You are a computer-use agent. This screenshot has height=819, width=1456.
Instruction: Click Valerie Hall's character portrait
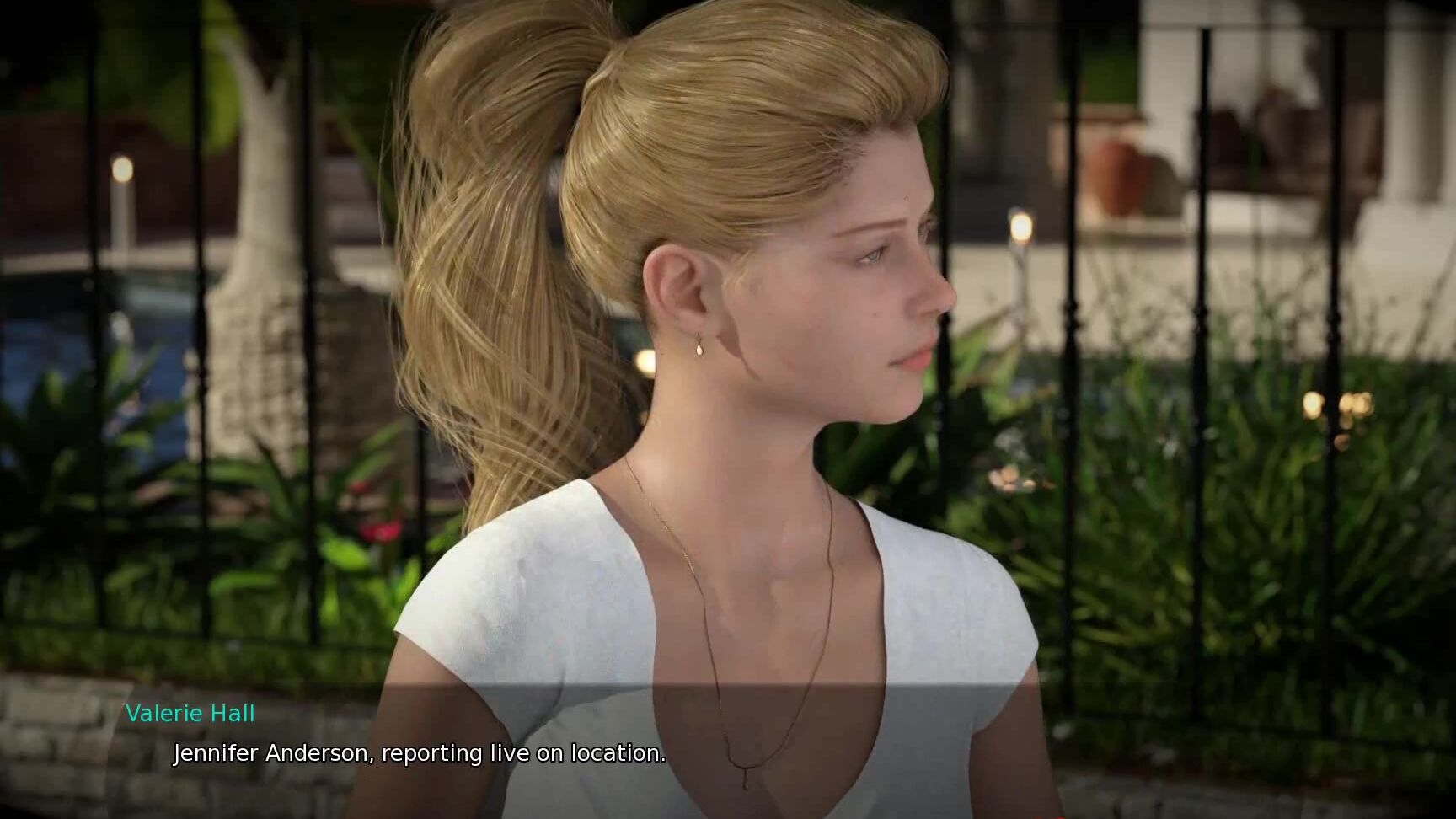point(758,379)
